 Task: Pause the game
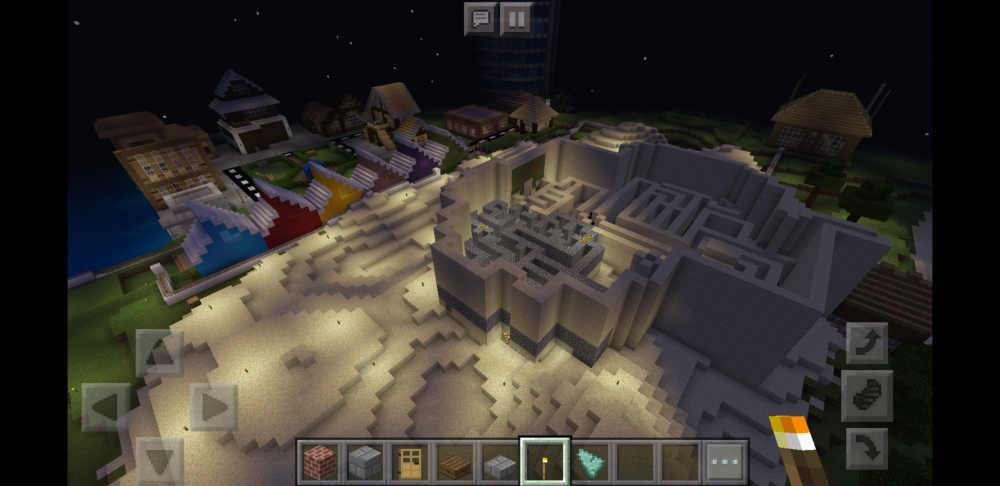tap(516, 18)
